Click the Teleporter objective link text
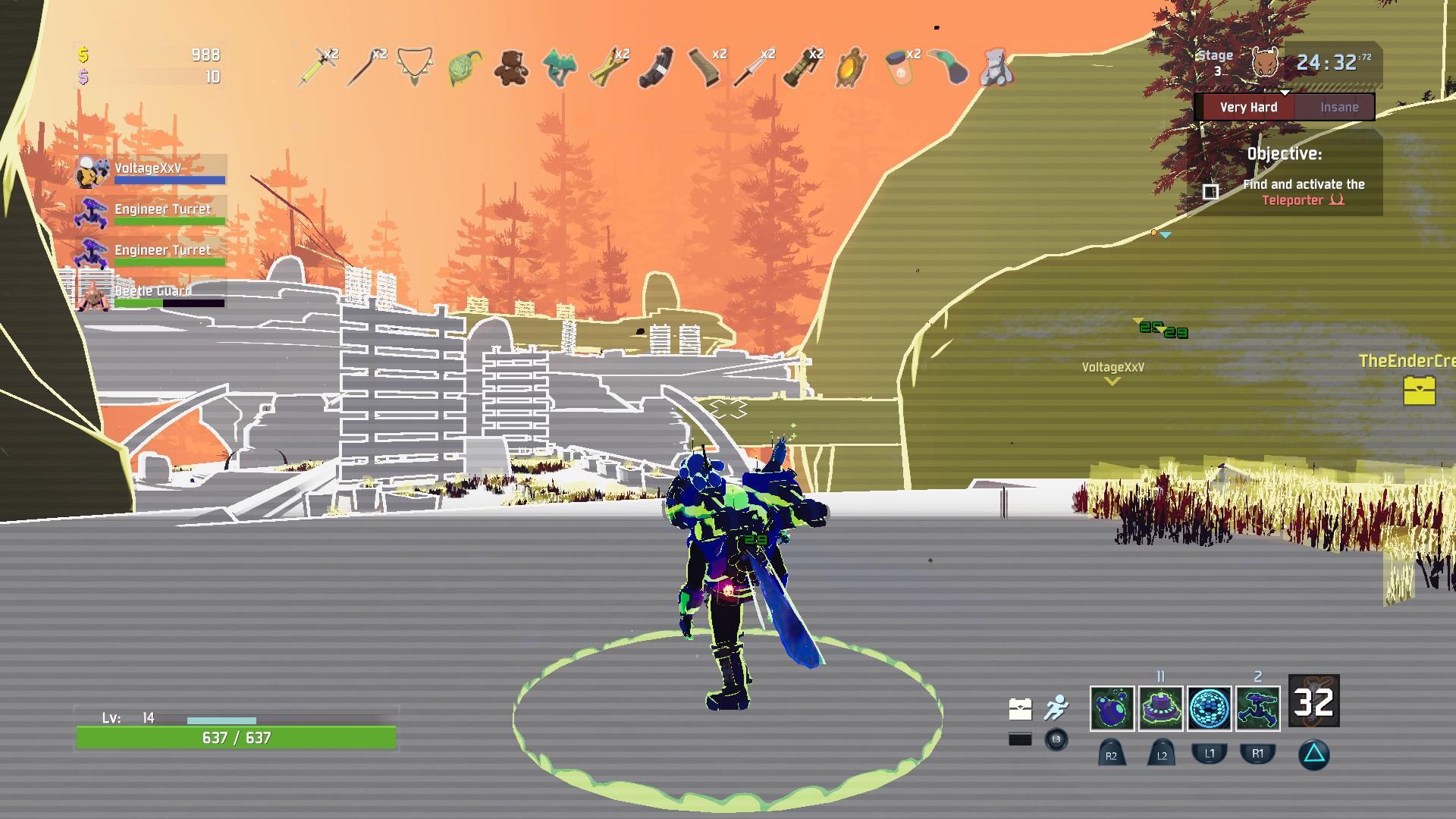This screenshot has height=819, width=1456. pos(1289,201)
